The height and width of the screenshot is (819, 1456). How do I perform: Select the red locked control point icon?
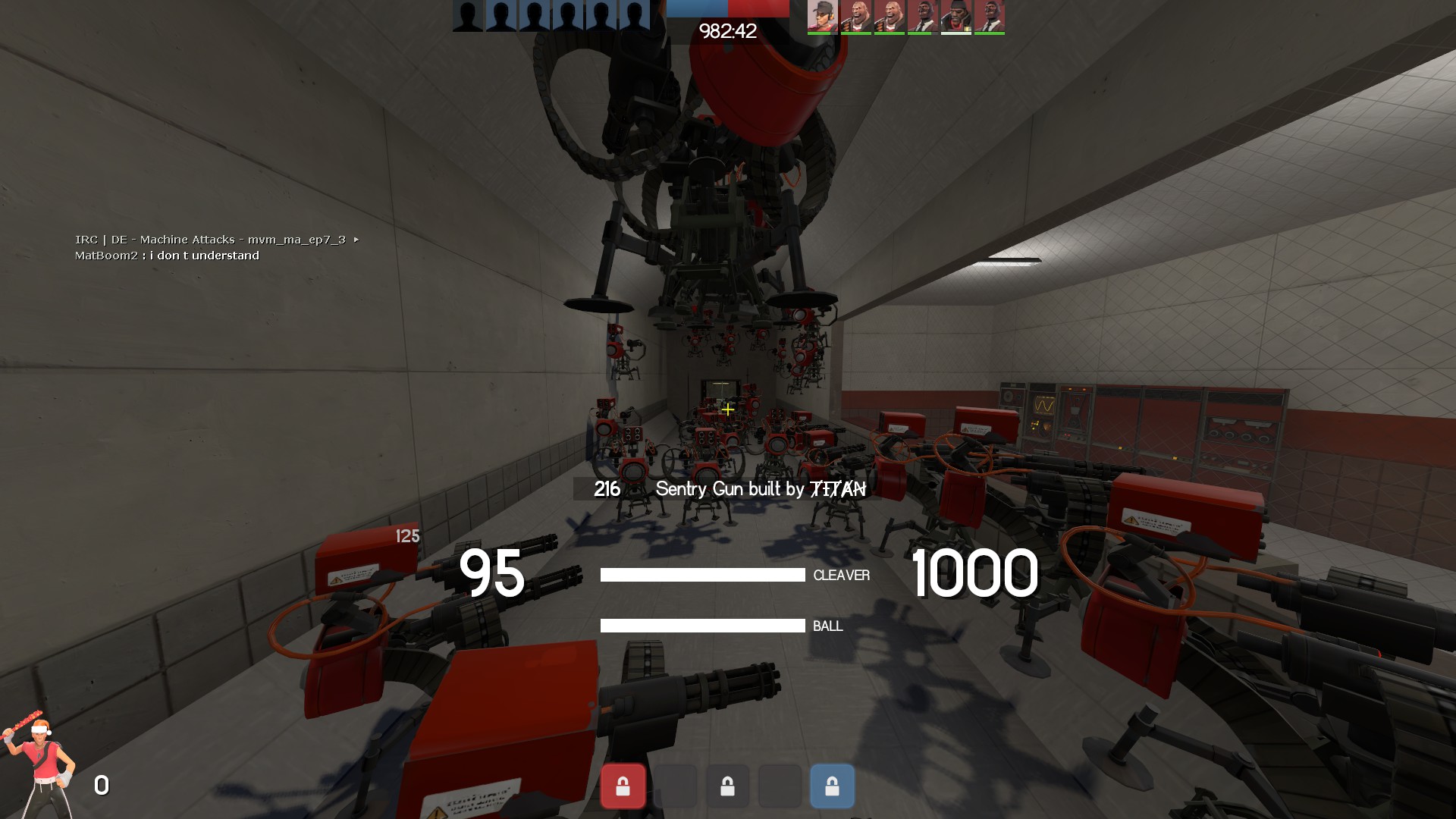(x=623, y=786)
